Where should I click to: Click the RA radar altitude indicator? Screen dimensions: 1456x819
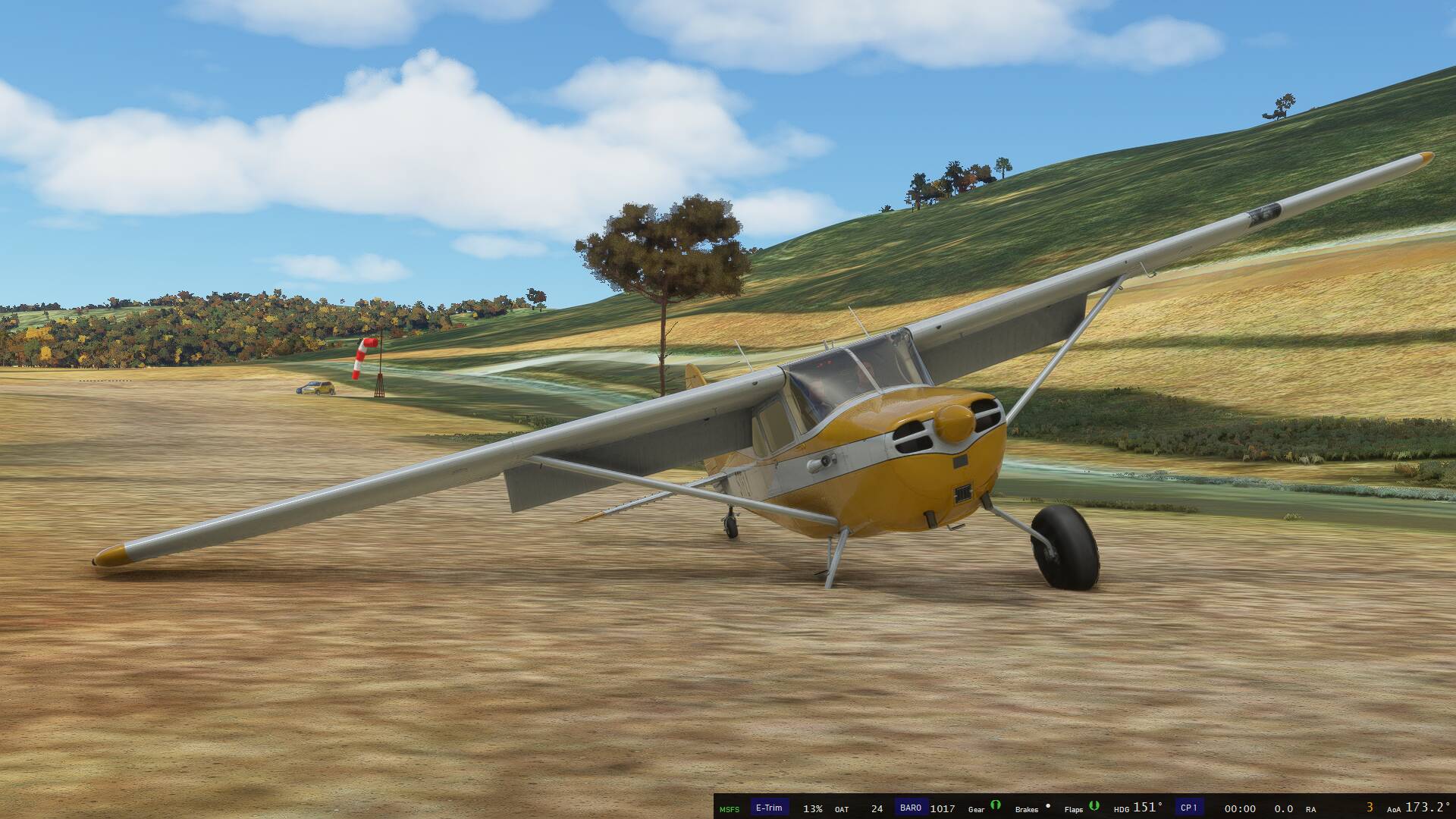[1311, 808]
